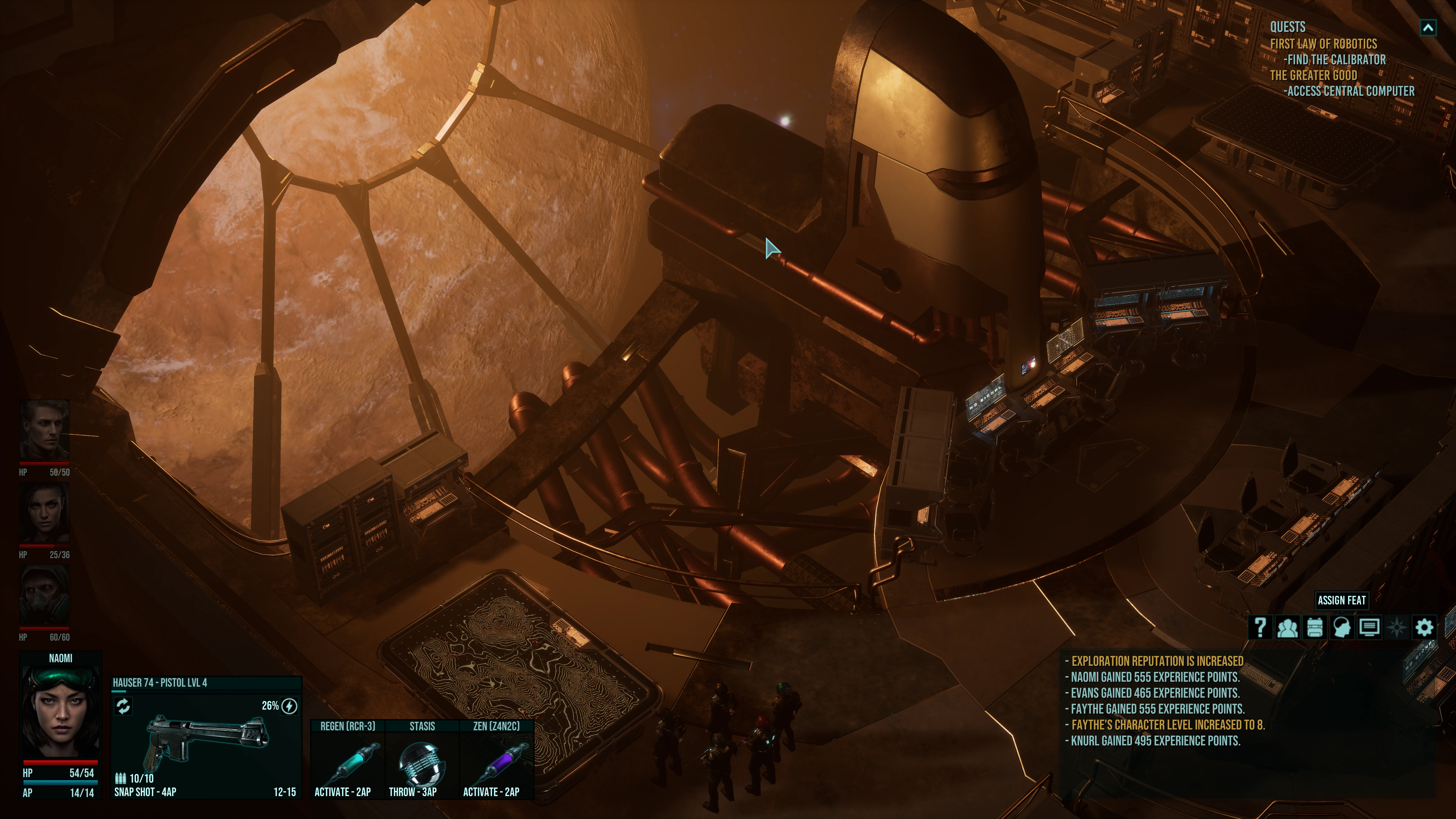Image resolution: width=1456 pixels, height=819 pixels.
Task: Open the party roster screen
Action: [1288, 627]
